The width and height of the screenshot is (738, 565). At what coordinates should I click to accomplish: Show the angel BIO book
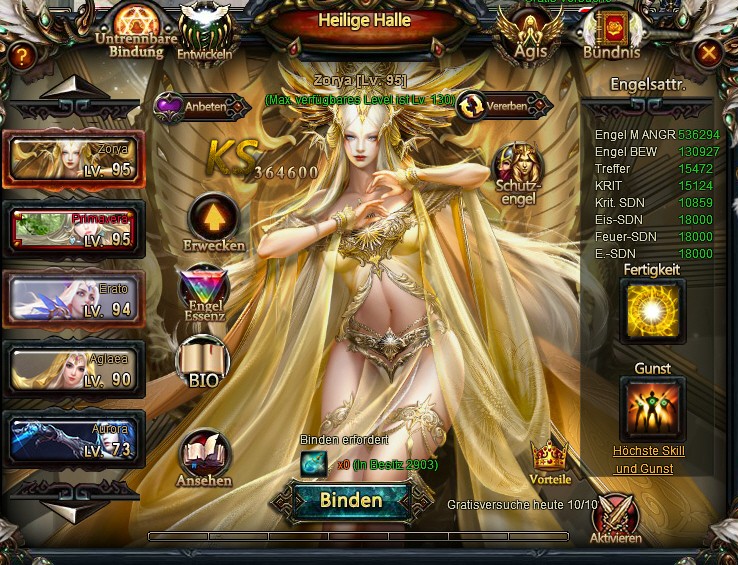203,361
